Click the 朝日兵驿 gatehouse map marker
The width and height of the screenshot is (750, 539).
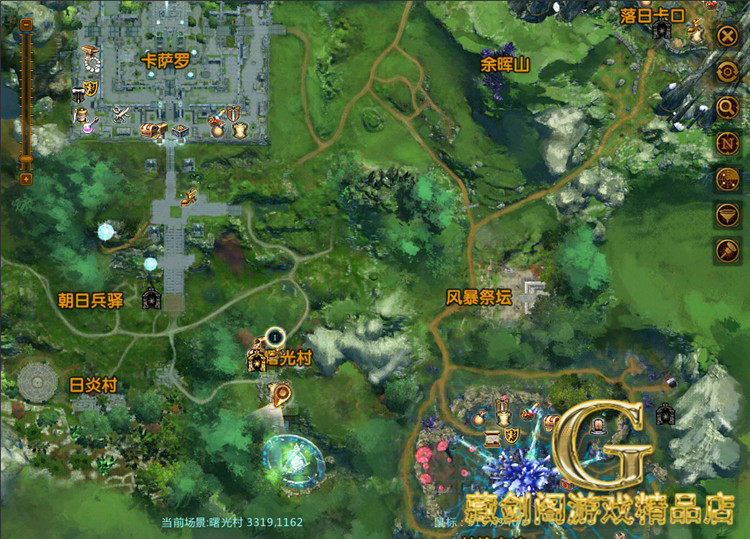tap(151, 298)
